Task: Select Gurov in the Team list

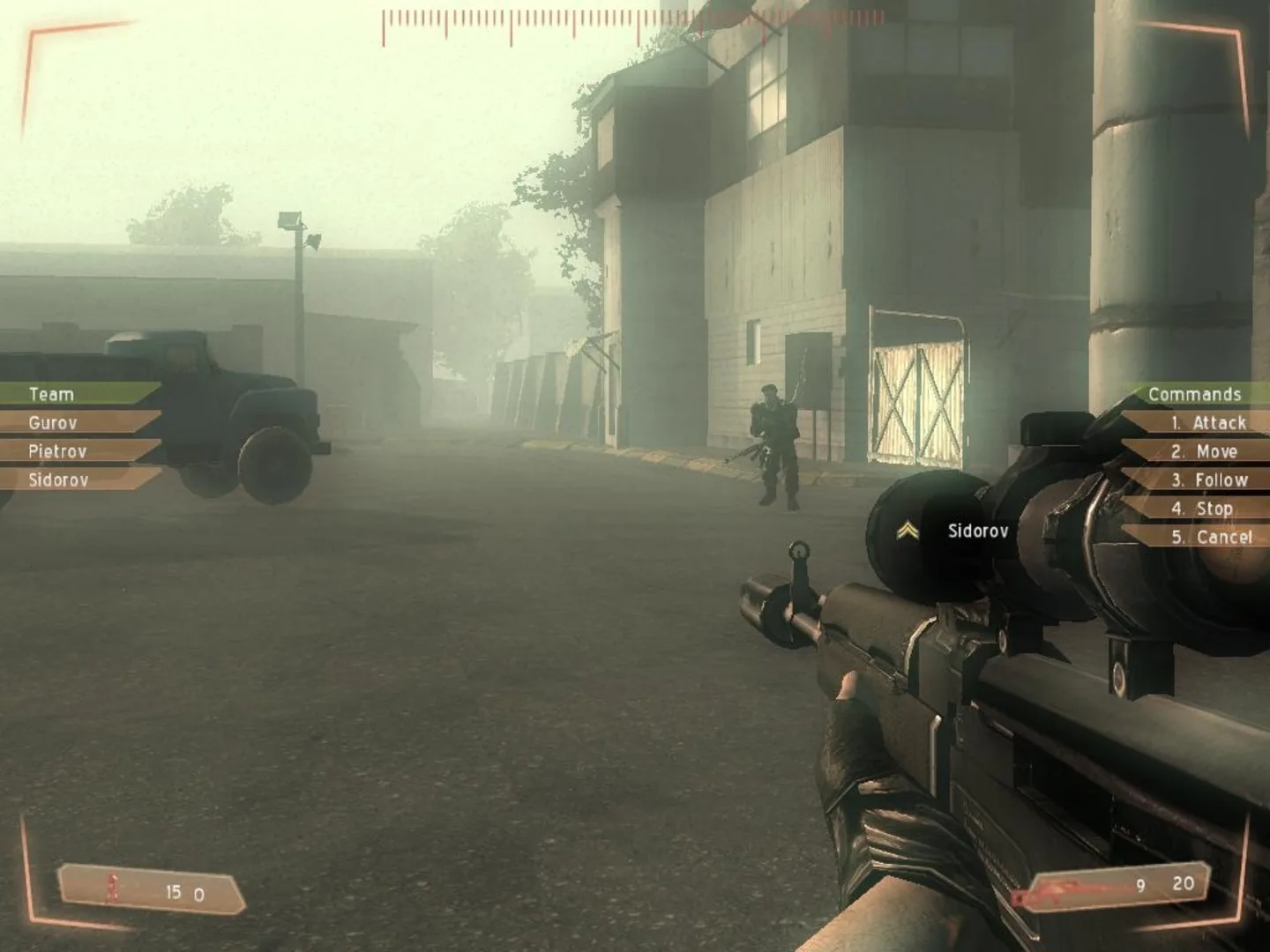Action: coord(53,423)
